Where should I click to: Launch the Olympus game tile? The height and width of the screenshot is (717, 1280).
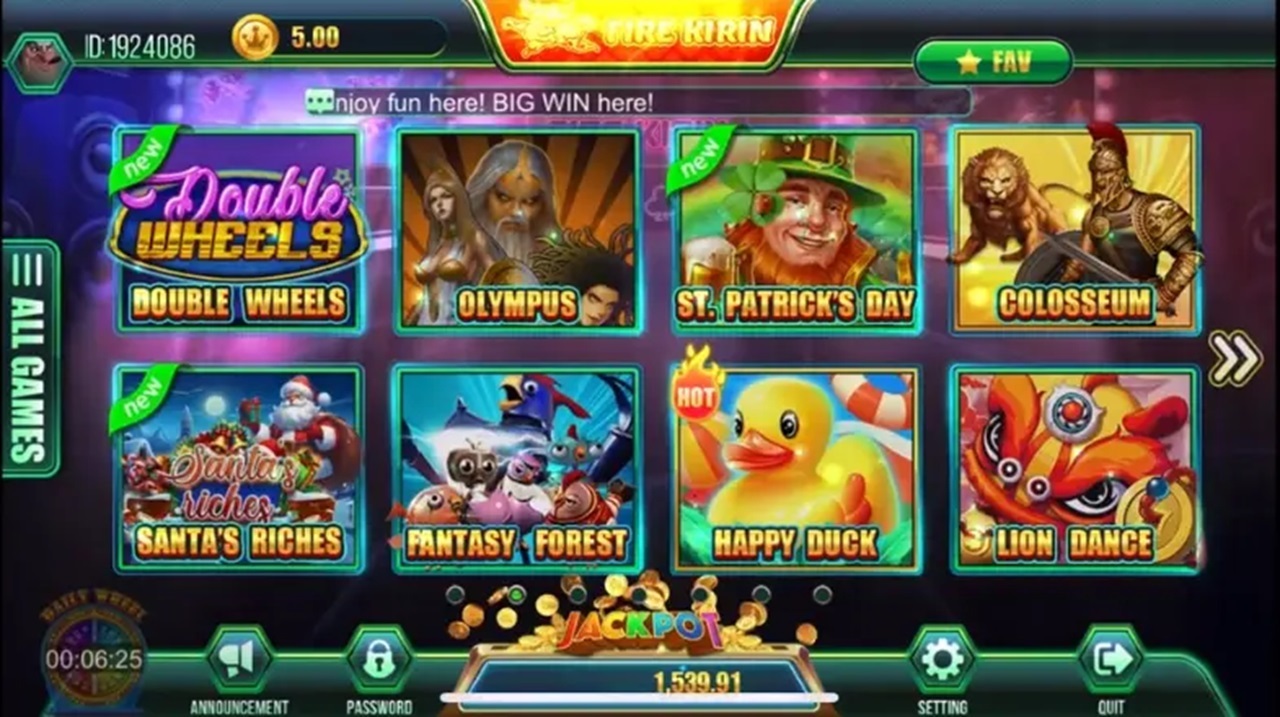517,230
